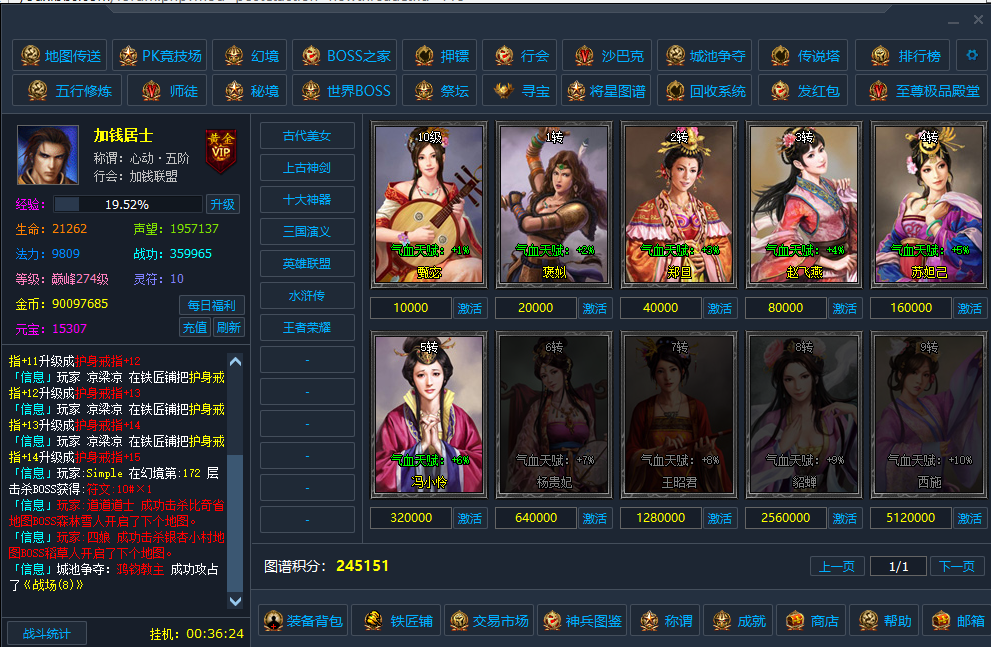Enter the PK竞技场 arena
991x647 pixels.
pyautogui.click(x=159, y=56)
